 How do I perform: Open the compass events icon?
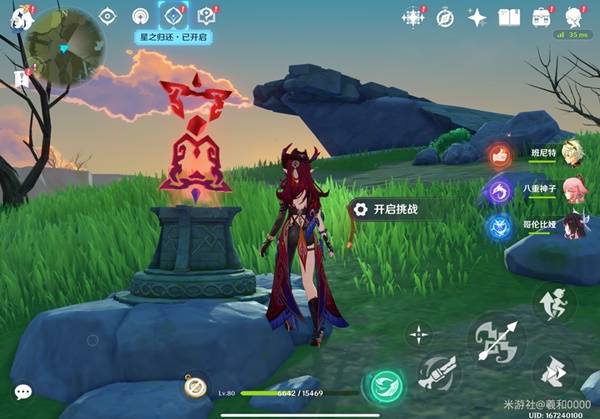coord(445,17)
